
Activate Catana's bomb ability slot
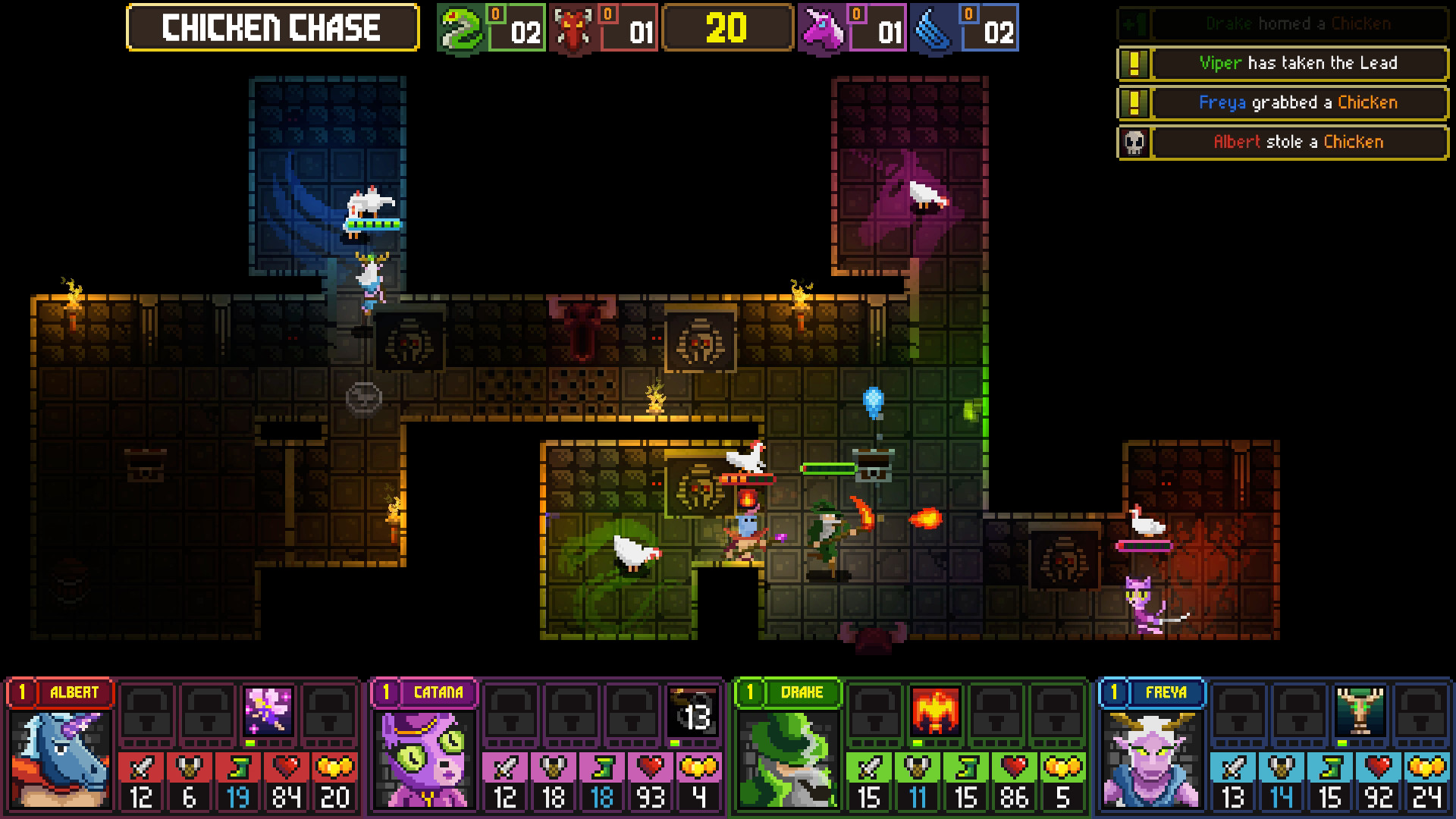click(694, 711)
